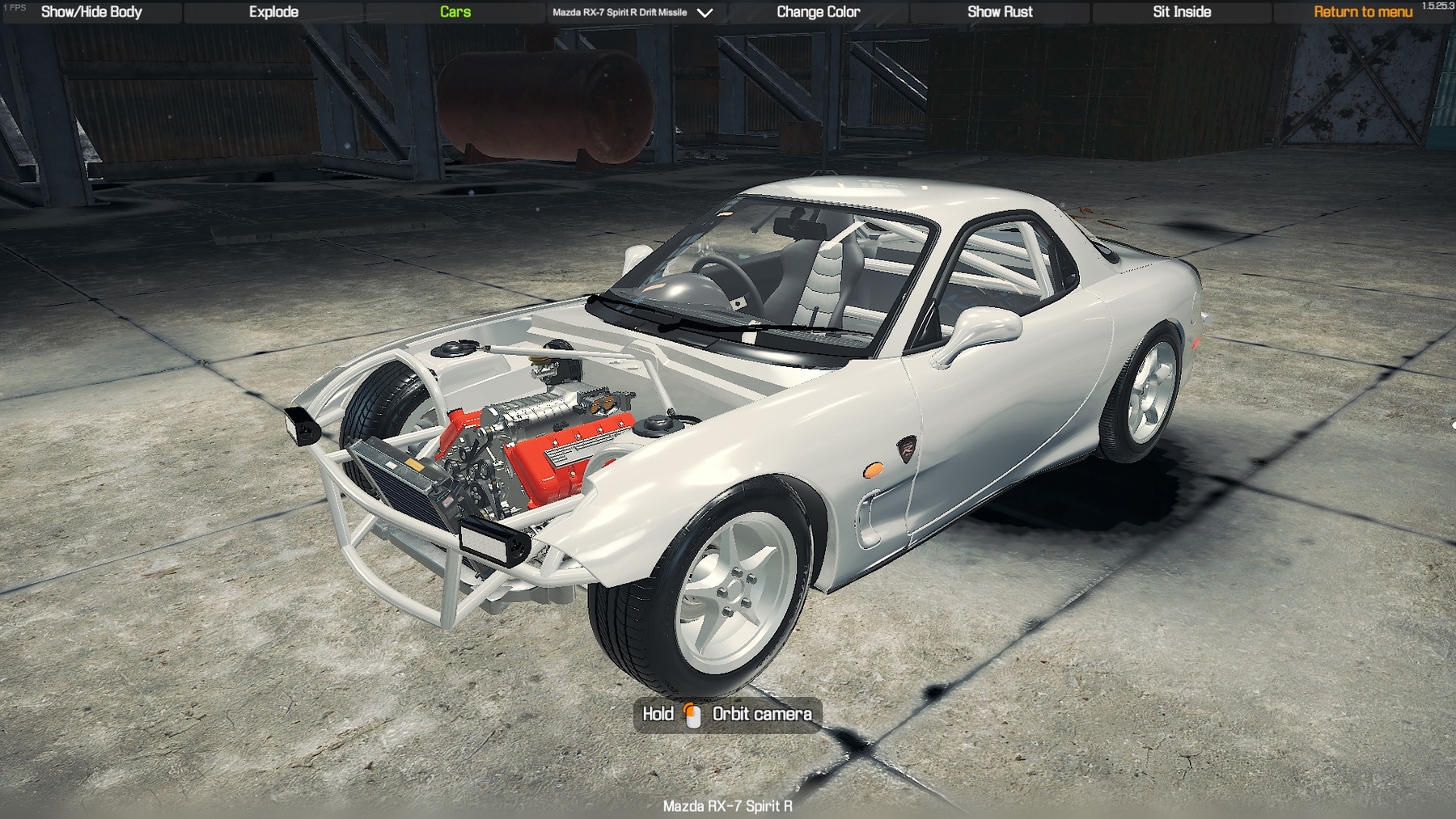Return to menu from the showroom
Viewport: 1456px width, 819px height.
click(1363, 12)
